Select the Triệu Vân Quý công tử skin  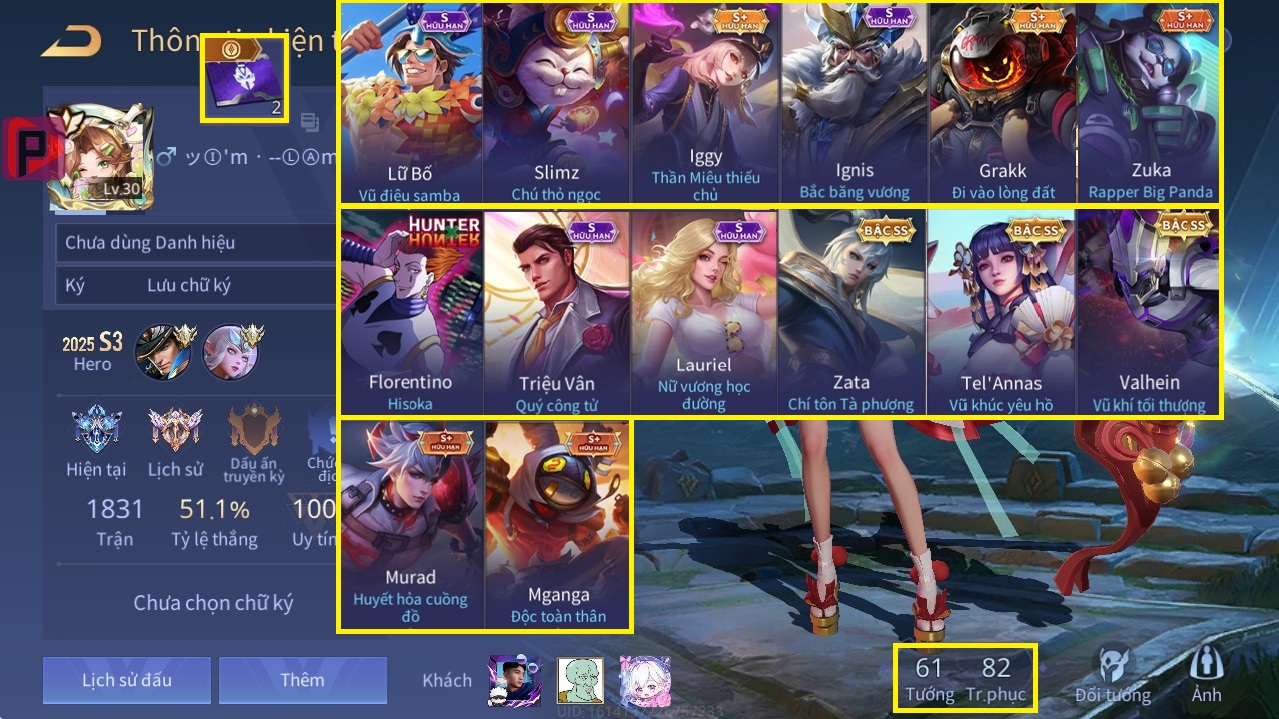(557, 312)
